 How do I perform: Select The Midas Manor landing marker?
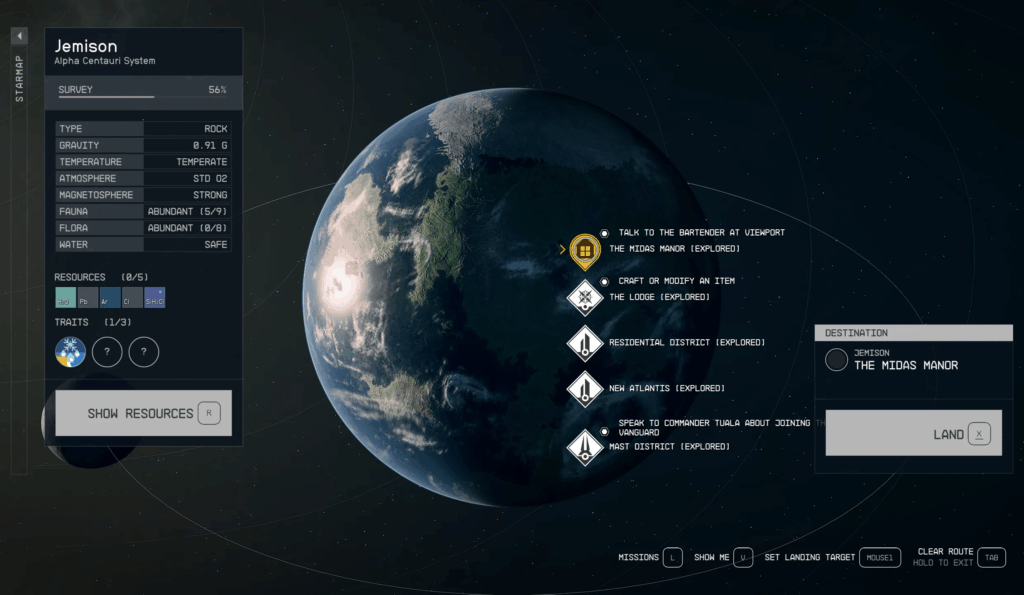(x=584, y=249)
